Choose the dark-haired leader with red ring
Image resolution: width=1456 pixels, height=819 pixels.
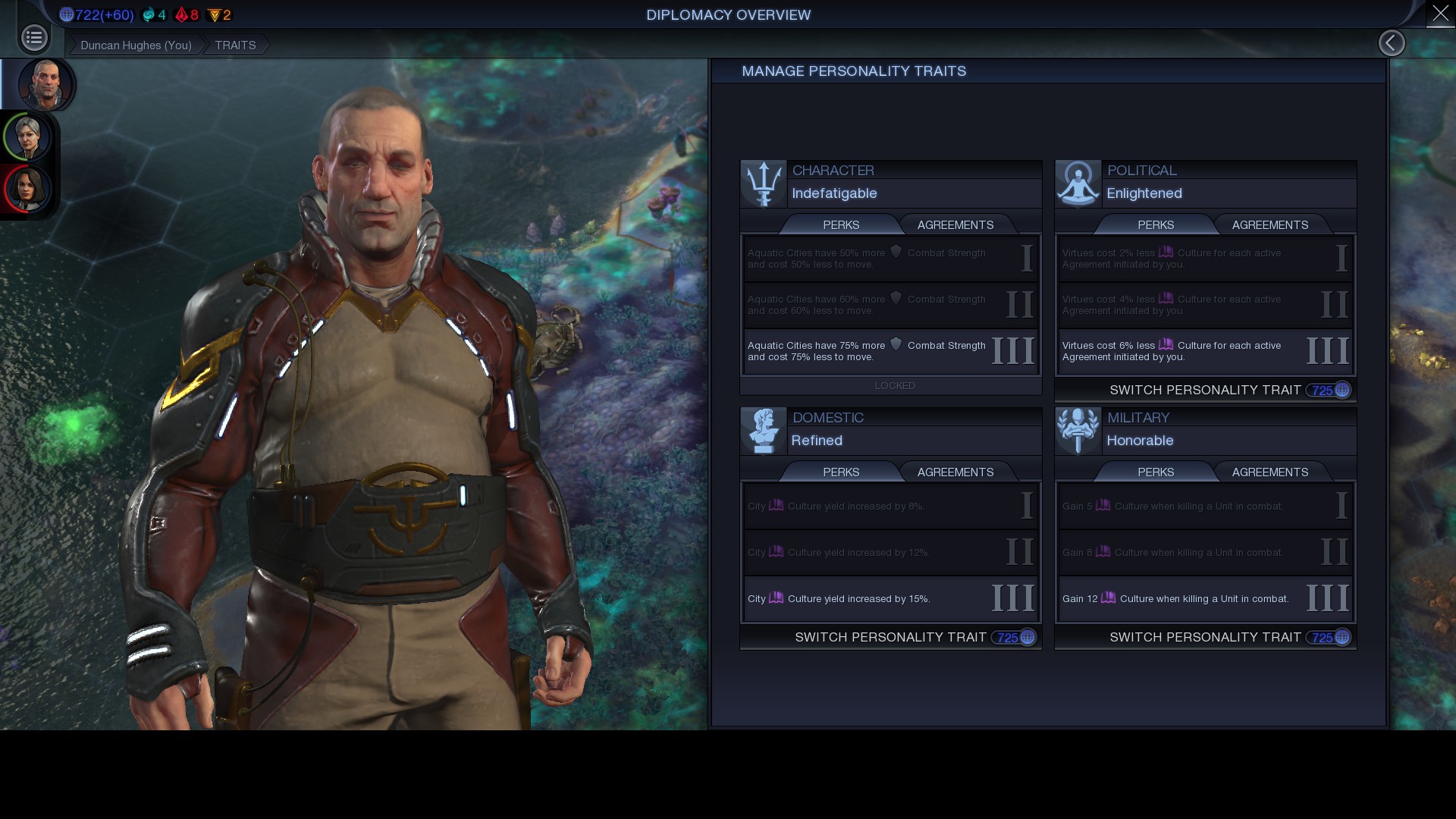tap(27, 188)
